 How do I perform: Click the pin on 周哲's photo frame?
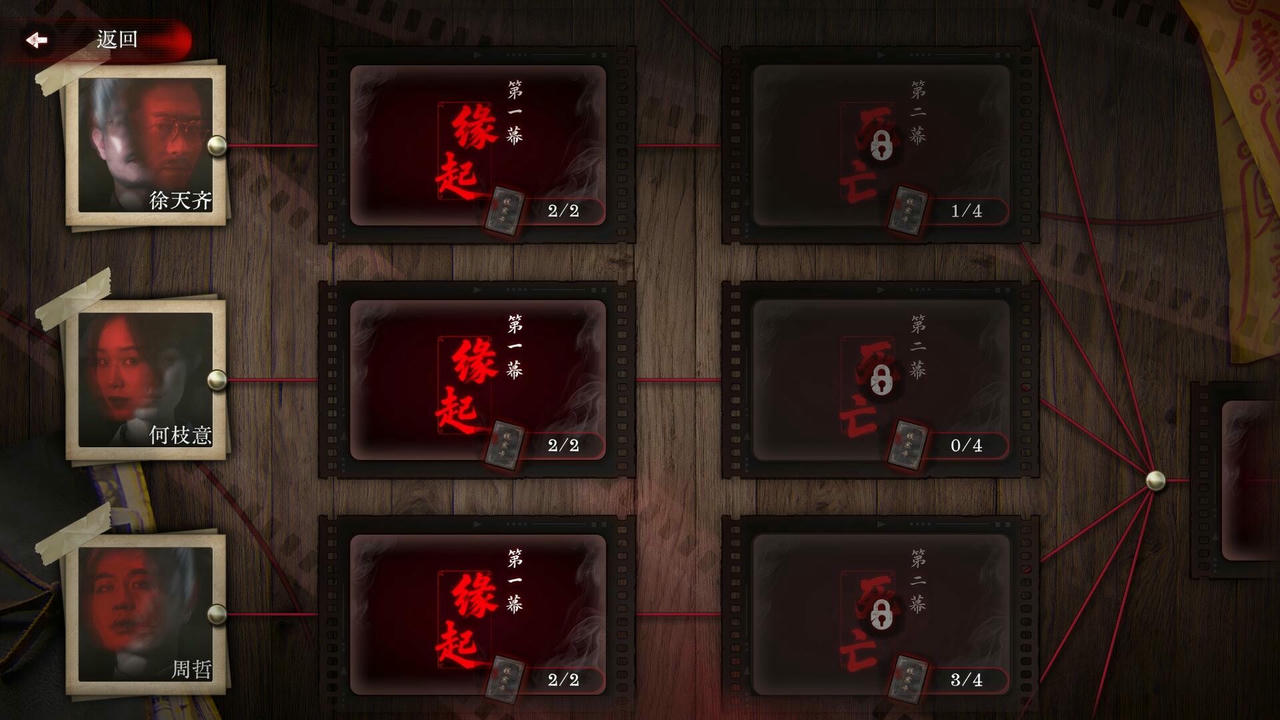click(x=216, y=614)
